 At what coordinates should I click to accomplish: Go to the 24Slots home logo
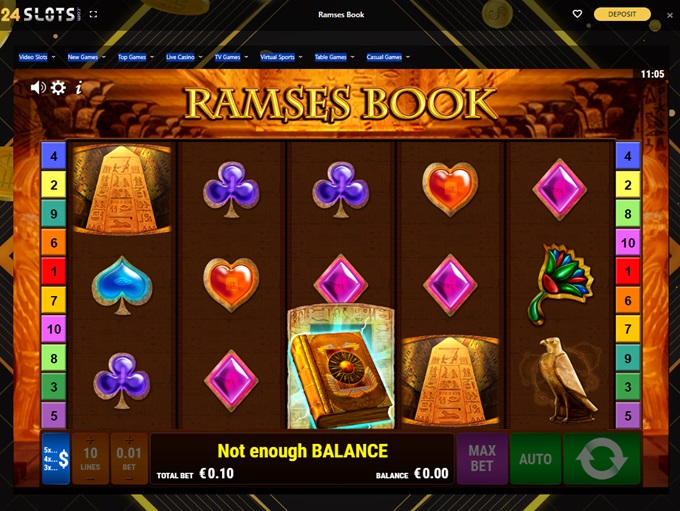tap(38, 14)
